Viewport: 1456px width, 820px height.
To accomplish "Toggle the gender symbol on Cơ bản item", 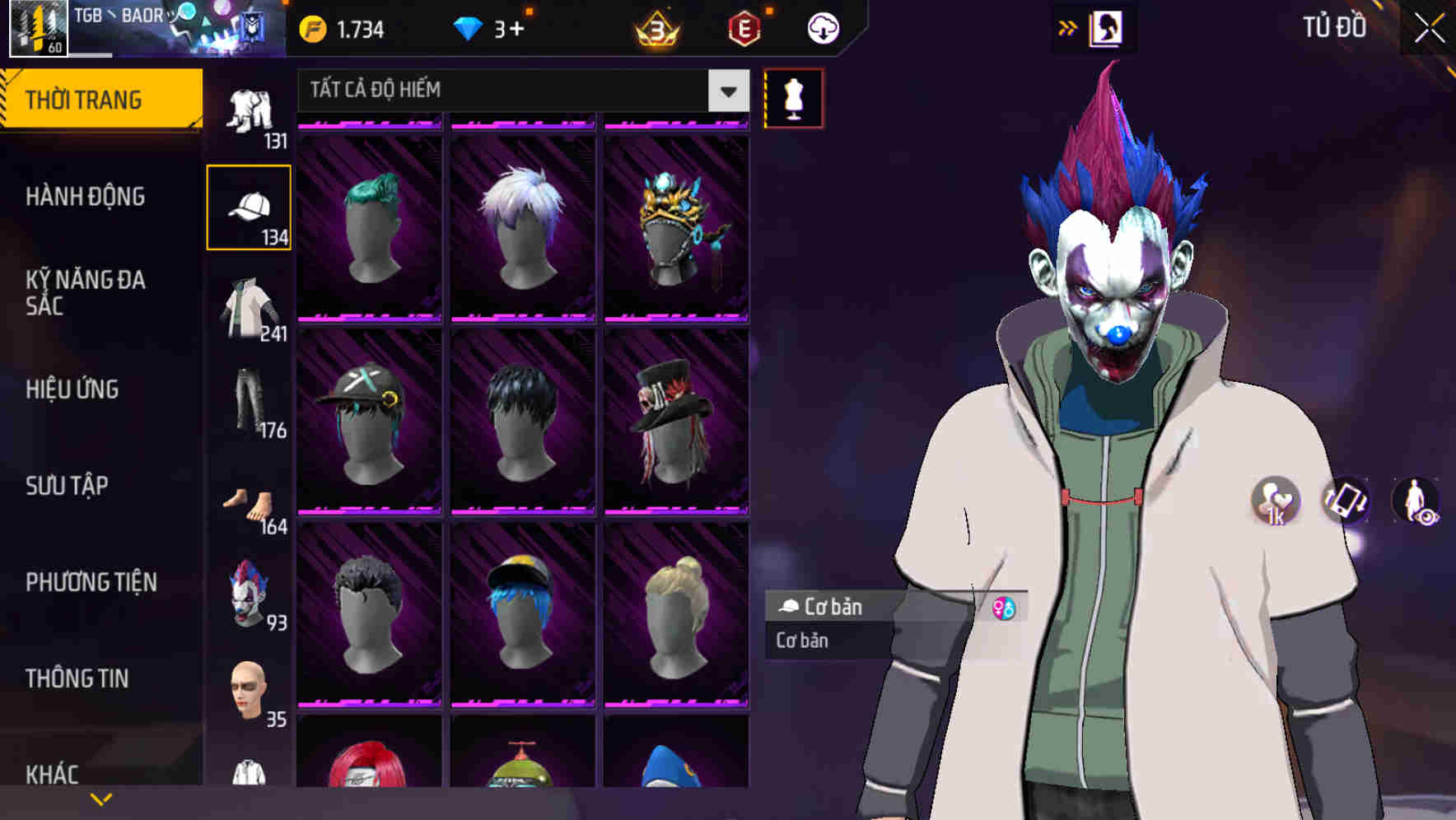I will [1003, 608].
